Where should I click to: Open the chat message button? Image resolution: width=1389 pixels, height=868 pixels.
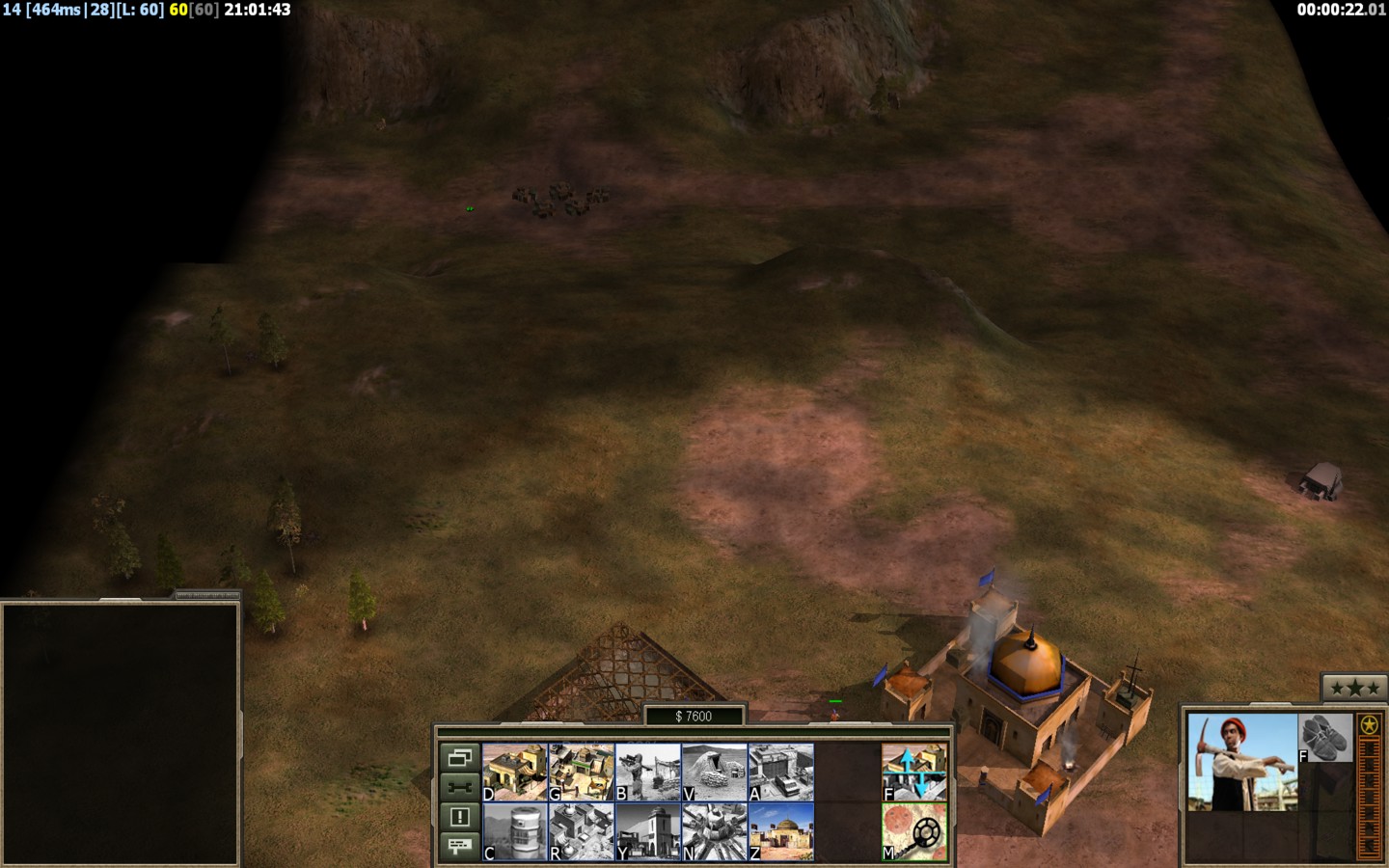459,846
